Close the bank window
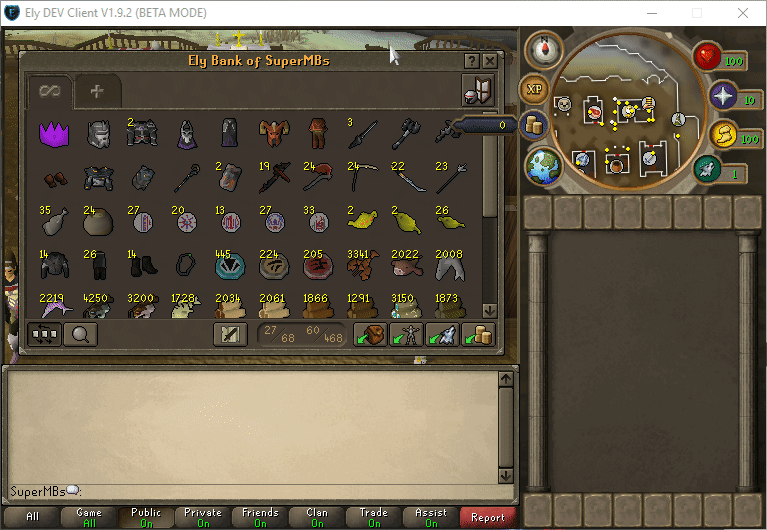The width and height of the screenshot is (767, 530). click(489, 61)
